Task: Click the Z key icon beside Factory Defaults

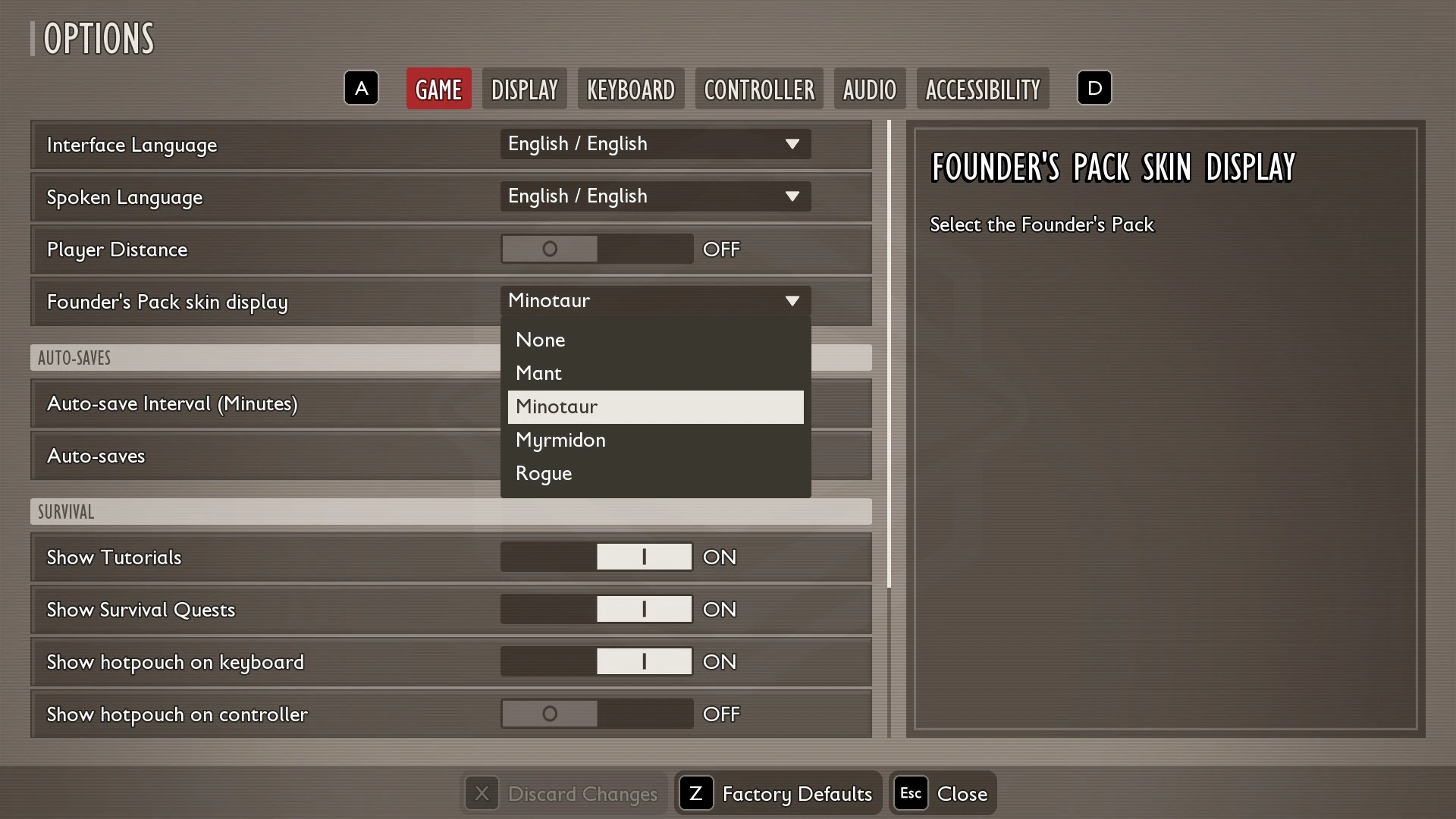Action: [x=696, y=793]
